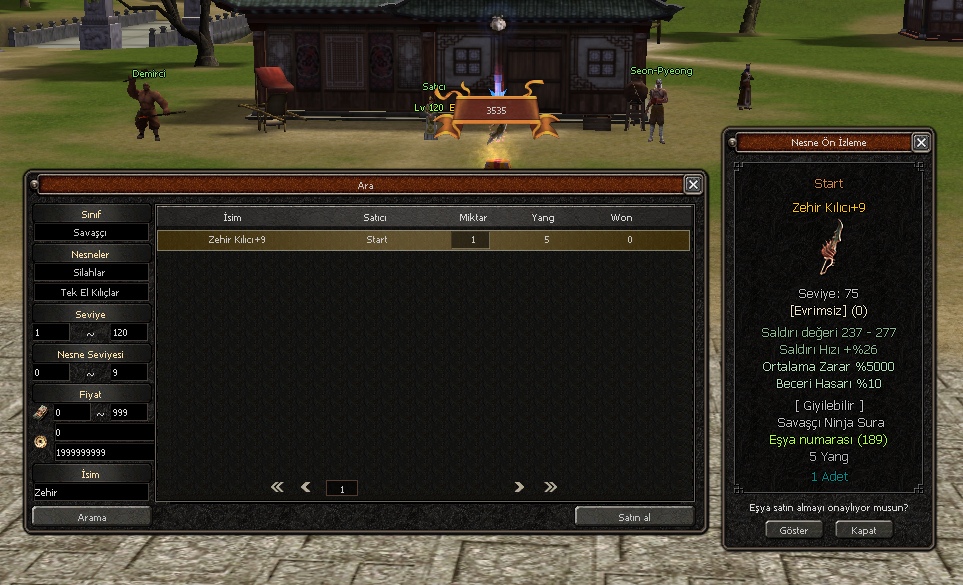Open the Tek El Kılıçlar subcategory selector
This screenshot has height=585, width=963.
pos(91,293)
